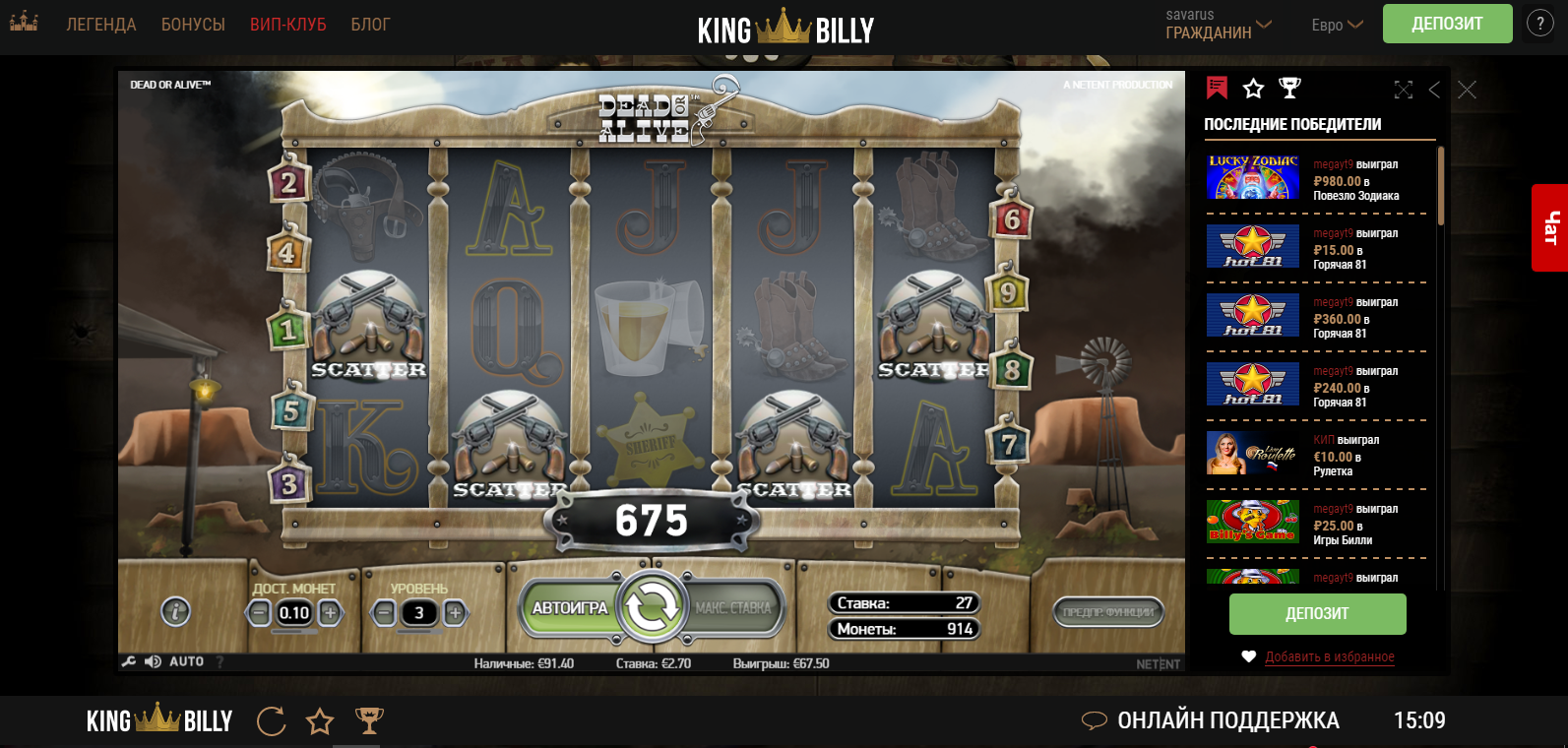1568x748 pixels.
Task: Open game settings with the wrench icon
Action: (128, 661)
